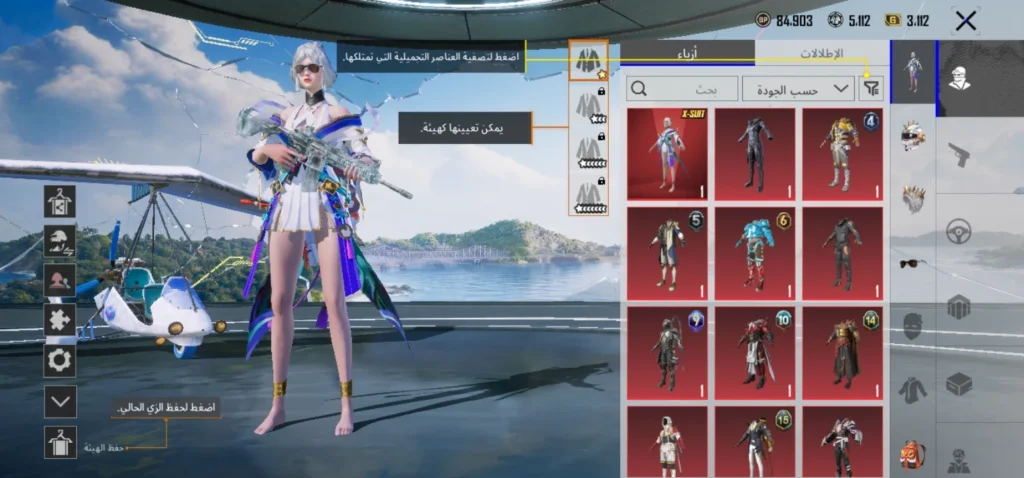Viewport: 1024px width, 478px height.
Task: Open the gear settings icon
Action: tap(60, 360)
